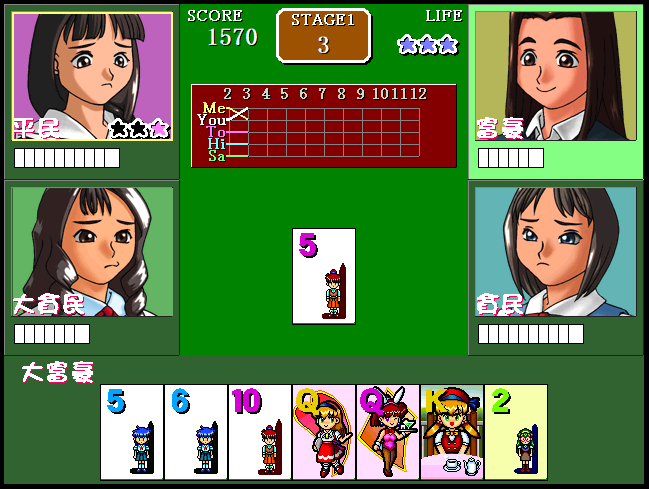Pick the blue 6 card
This screenshot has height=489, width=649.
click(196, 432)
